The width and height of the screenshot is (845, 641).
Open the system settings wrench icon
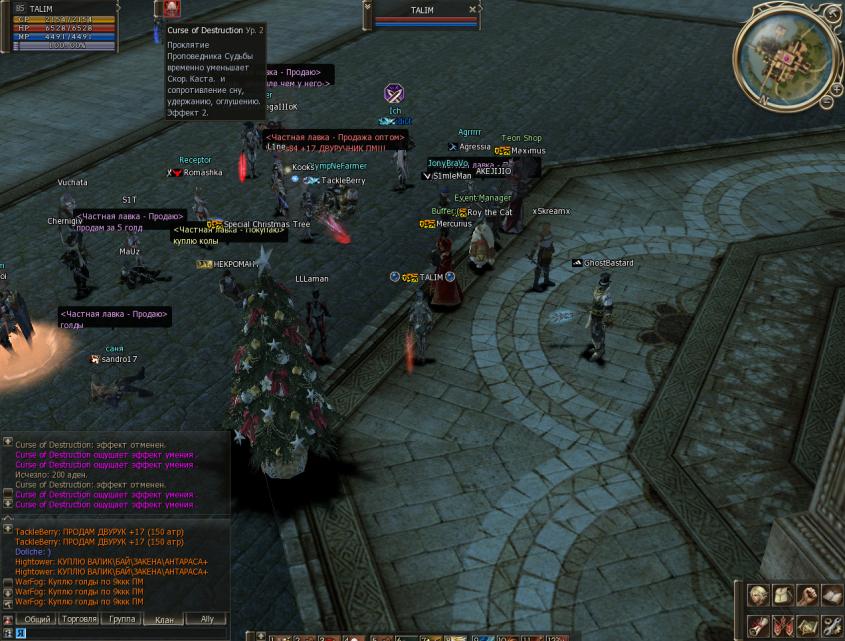[x=831, y=626]
